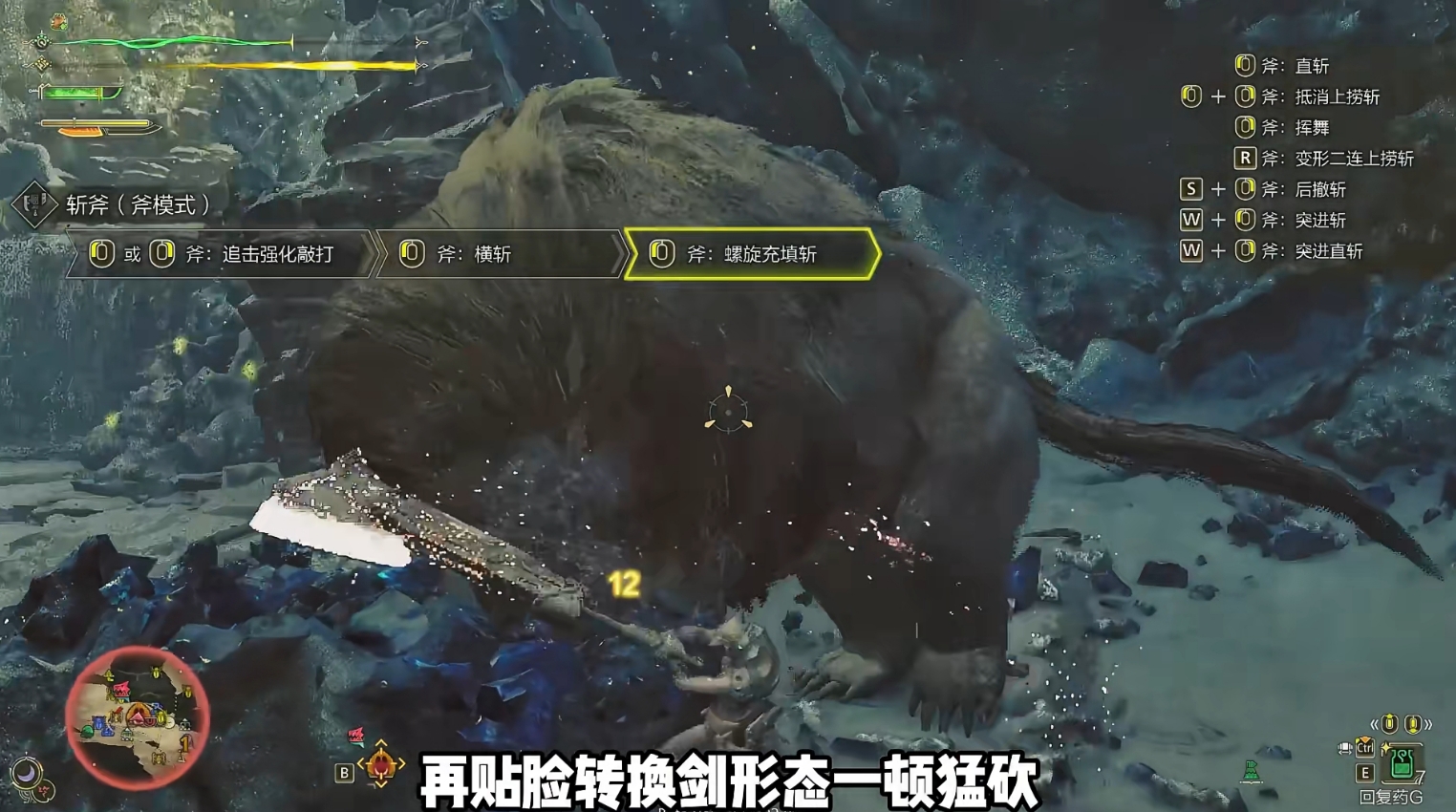Image resolution: width=1456 pixels, height=812 pixels.
Task: Toggle the mouse-wheel item switch indicator
Action: click(1343, 748)
